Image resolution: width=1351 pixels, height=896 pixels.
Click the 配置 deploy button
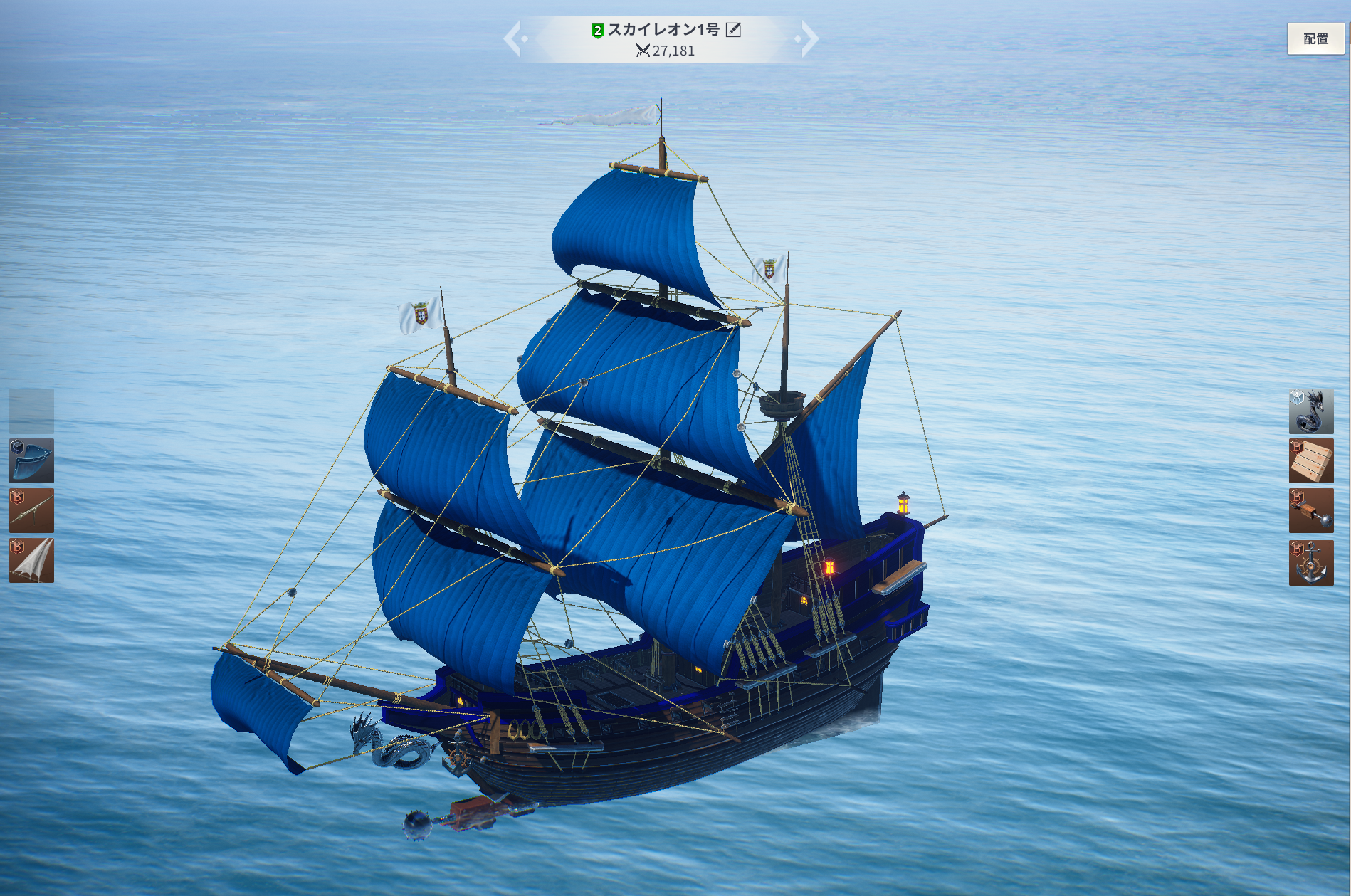point(1315,39)
